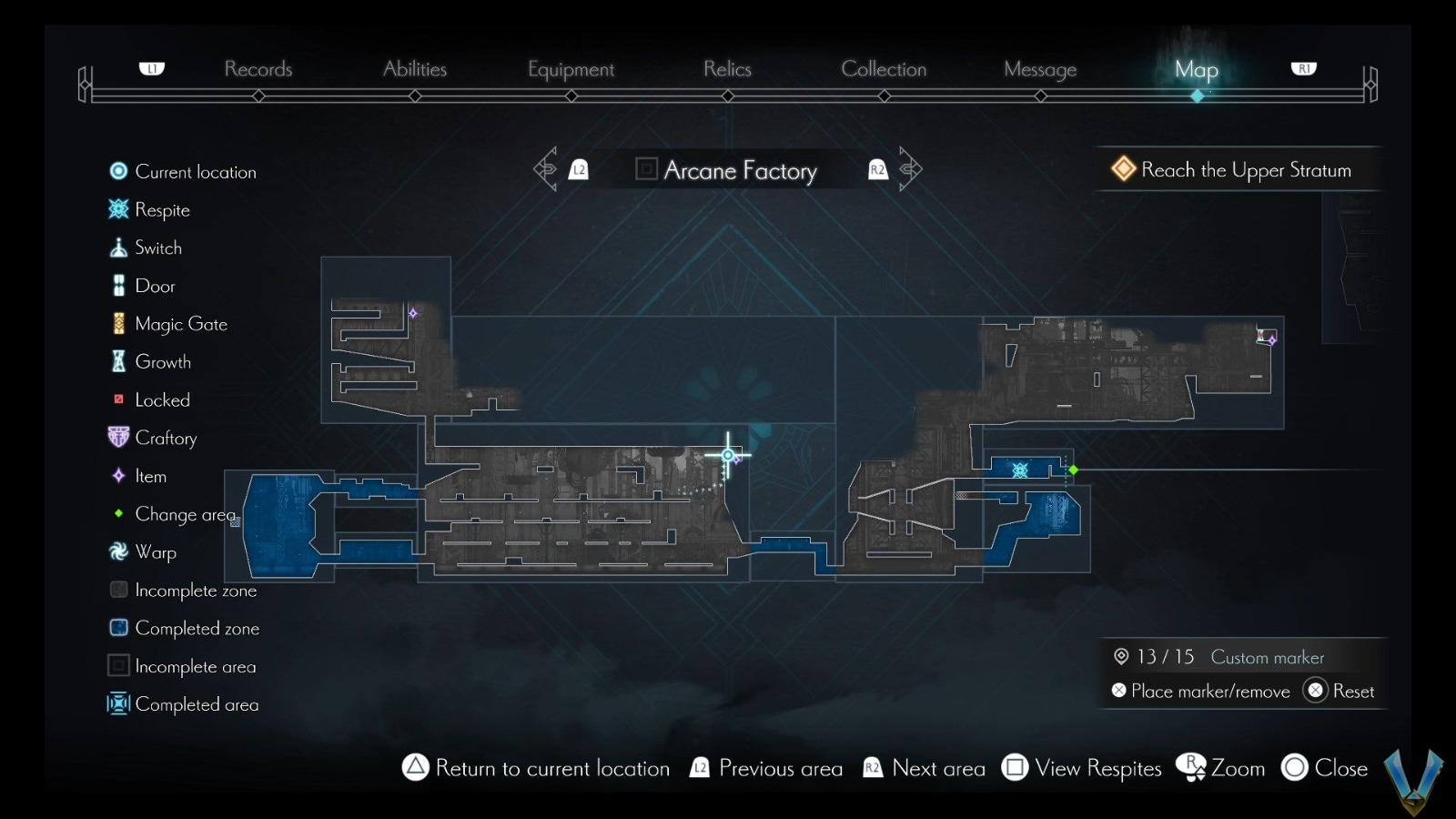Select the current location crosshair marker

728,453
